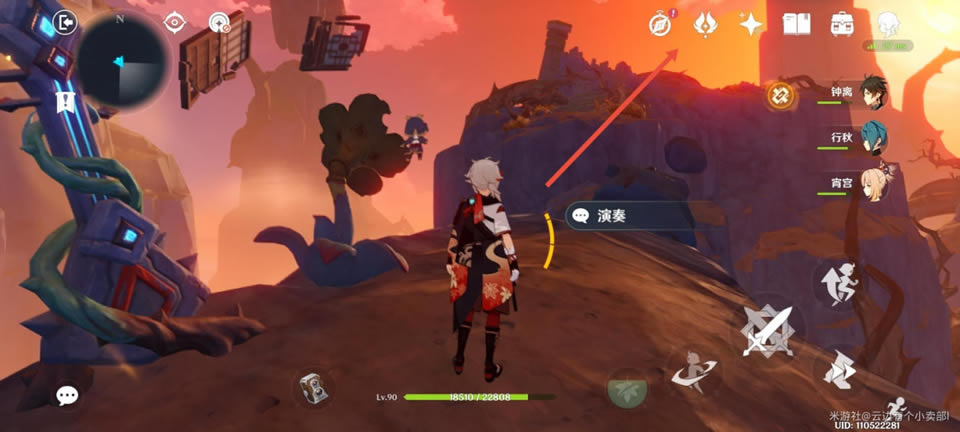Open the Paimon menu

(x=889, y=24)
